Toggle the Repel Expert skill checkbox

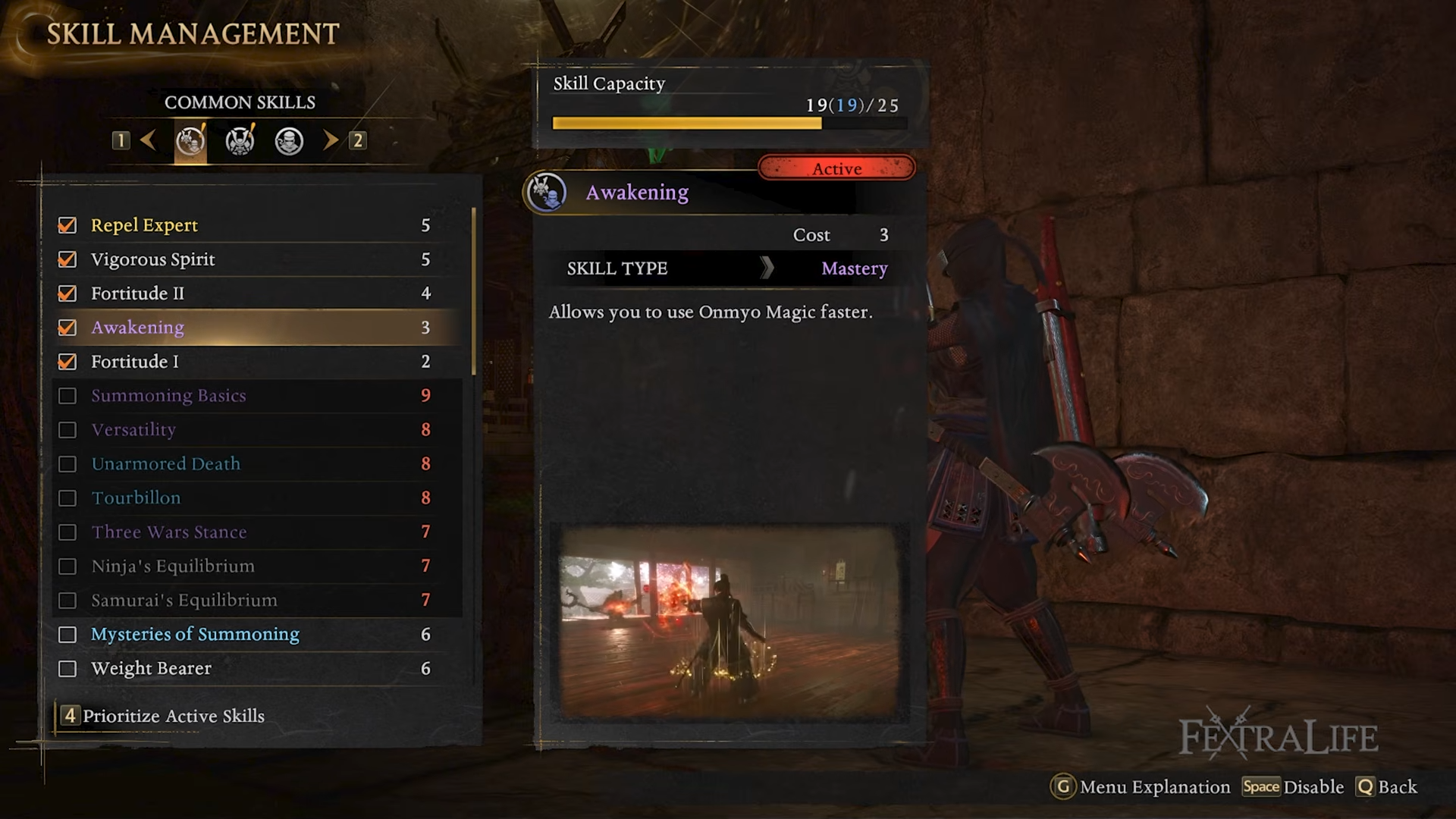[67, 225]
